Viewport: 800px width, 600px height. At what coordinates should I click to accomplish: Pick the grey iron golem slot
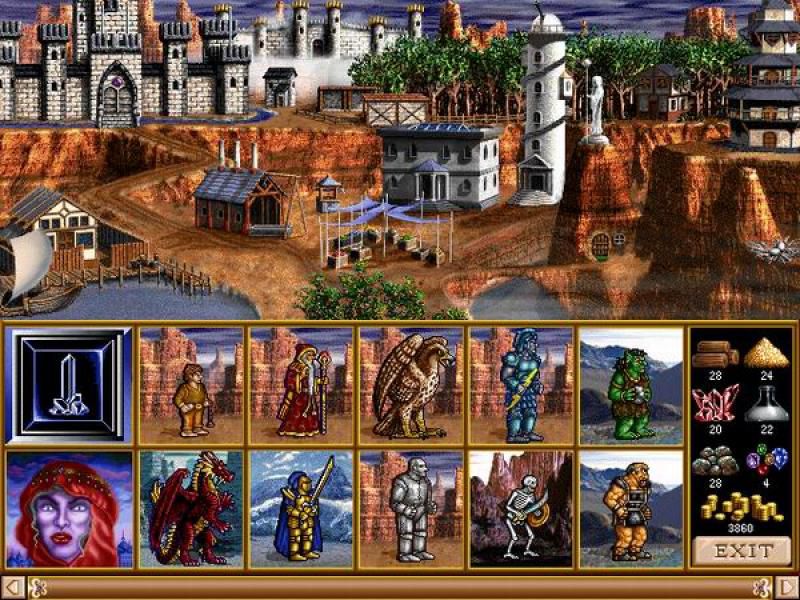click(x=411, y=509)
